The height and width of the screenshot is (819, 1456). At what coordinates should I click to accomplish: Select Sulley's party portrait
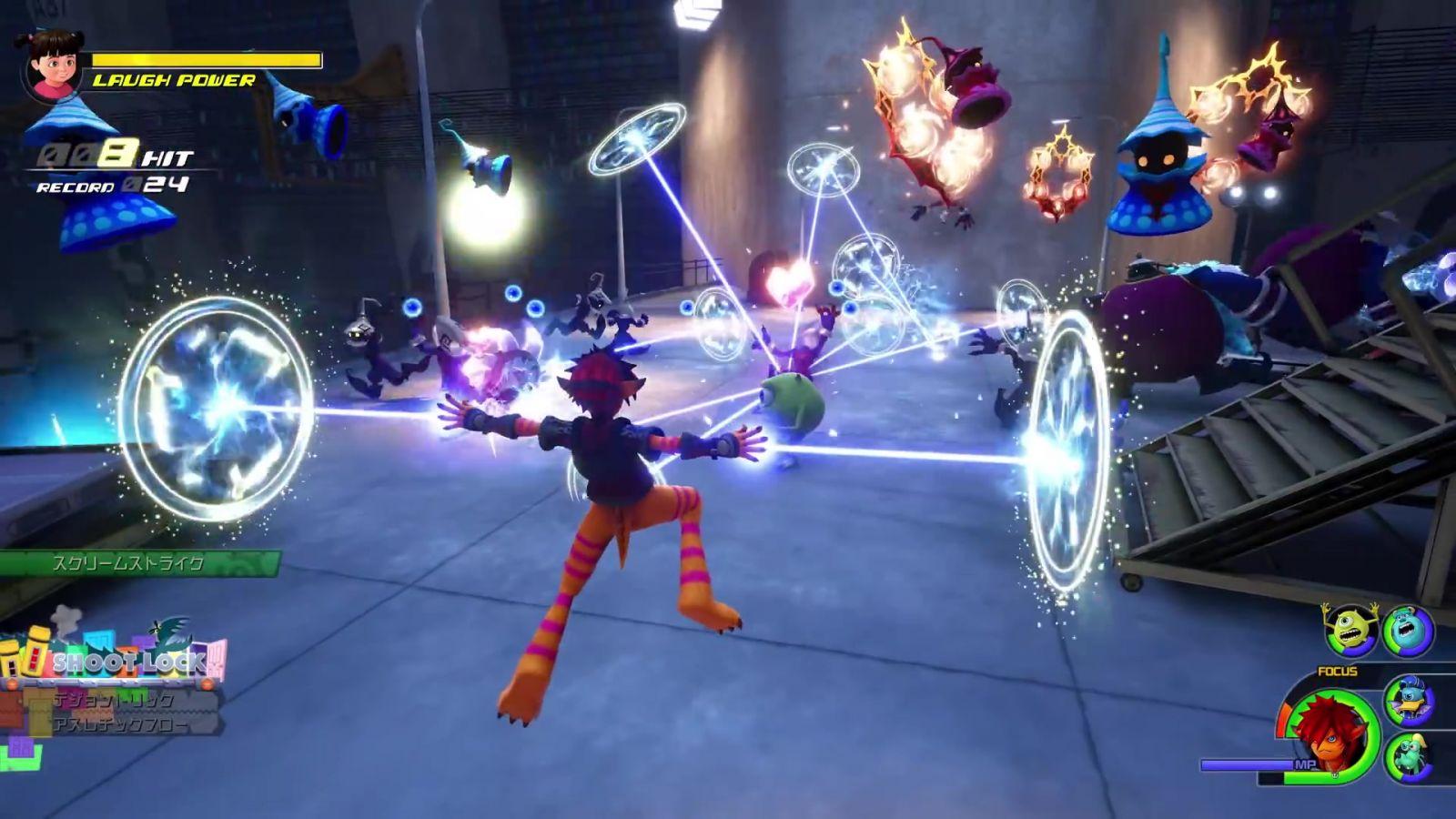coord(1408,630)
